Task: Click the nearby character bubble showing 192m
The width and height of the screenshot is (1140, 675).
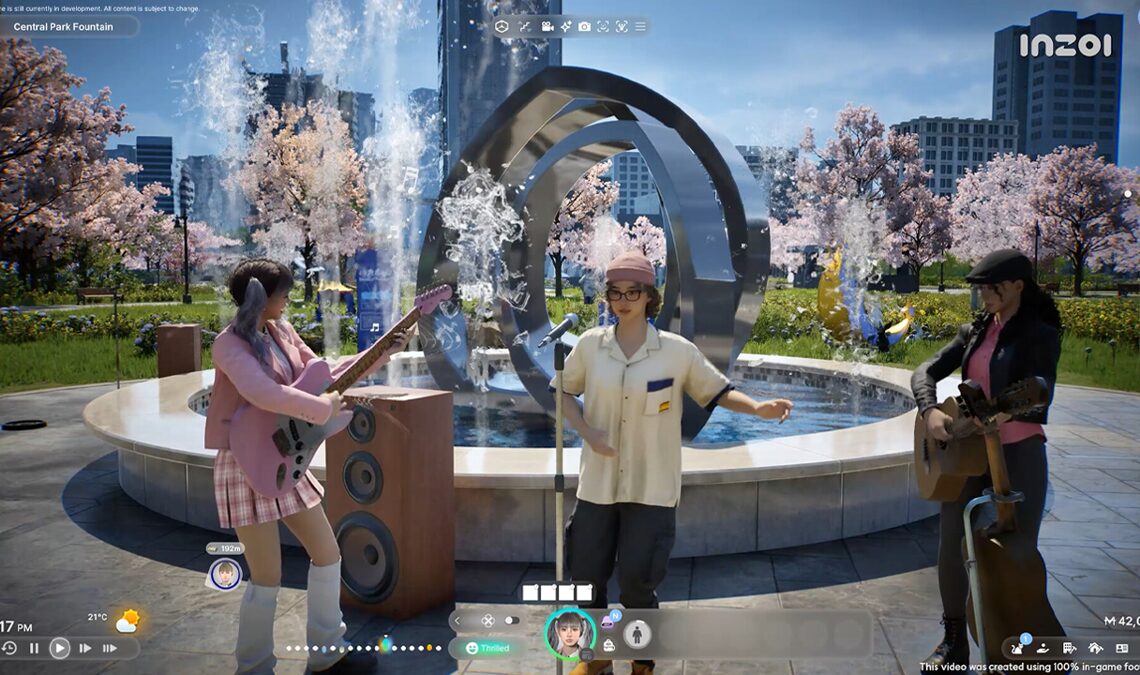Action: (225, 573)
